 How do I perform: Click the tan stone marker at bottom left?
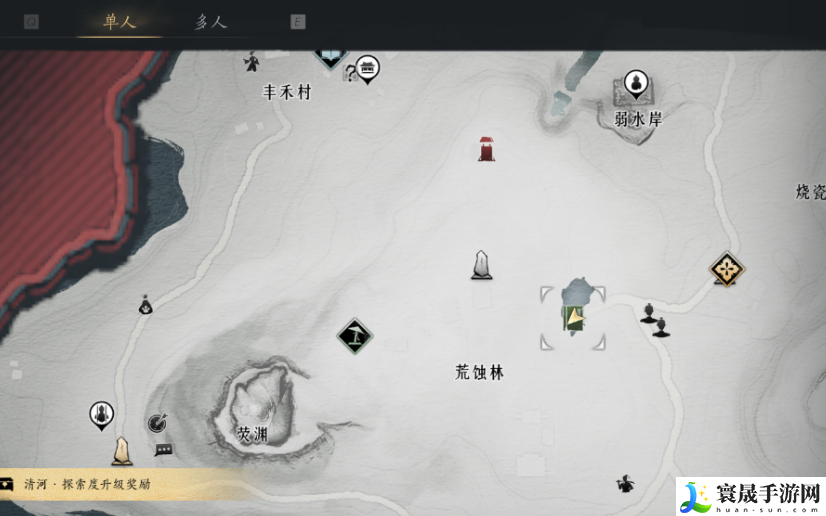click(122, 451)
